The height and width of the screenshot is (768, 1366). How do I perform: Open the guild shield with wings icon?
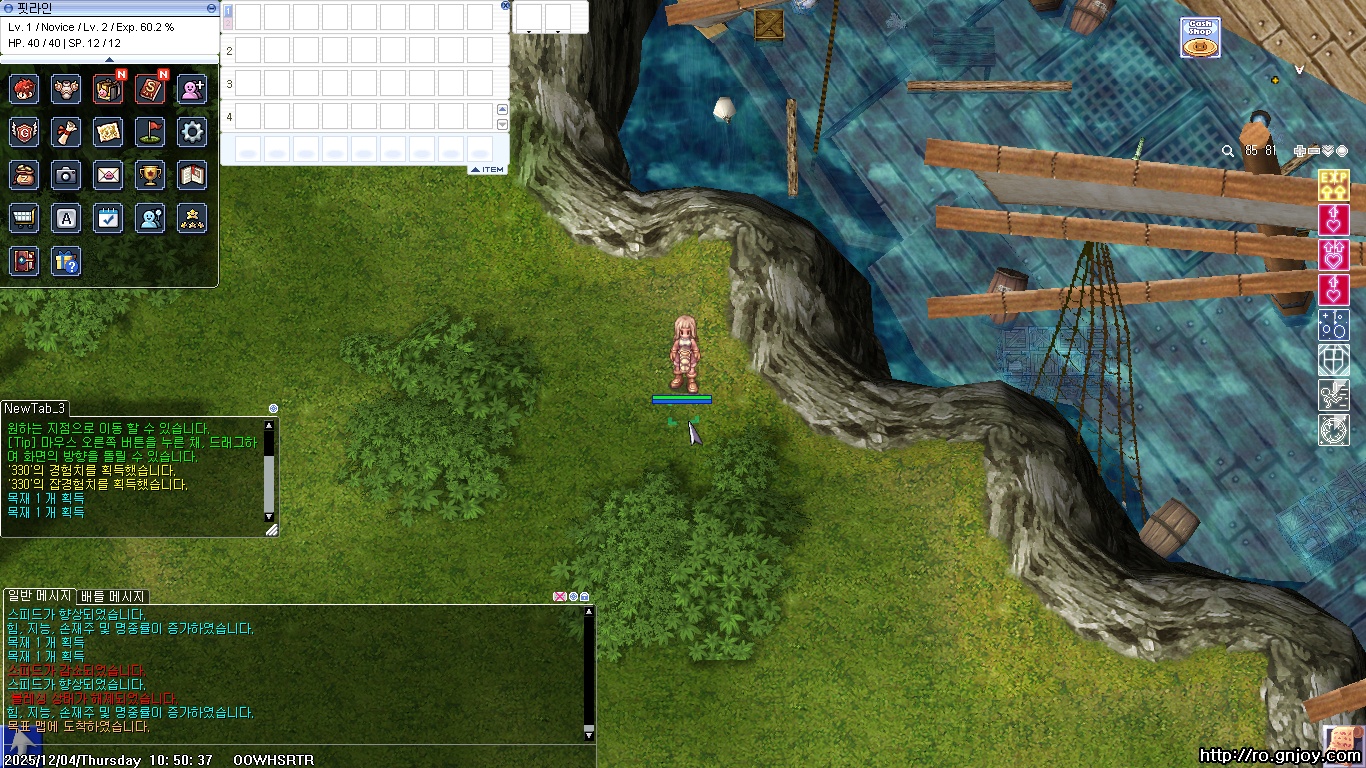(x=24, y=132)
